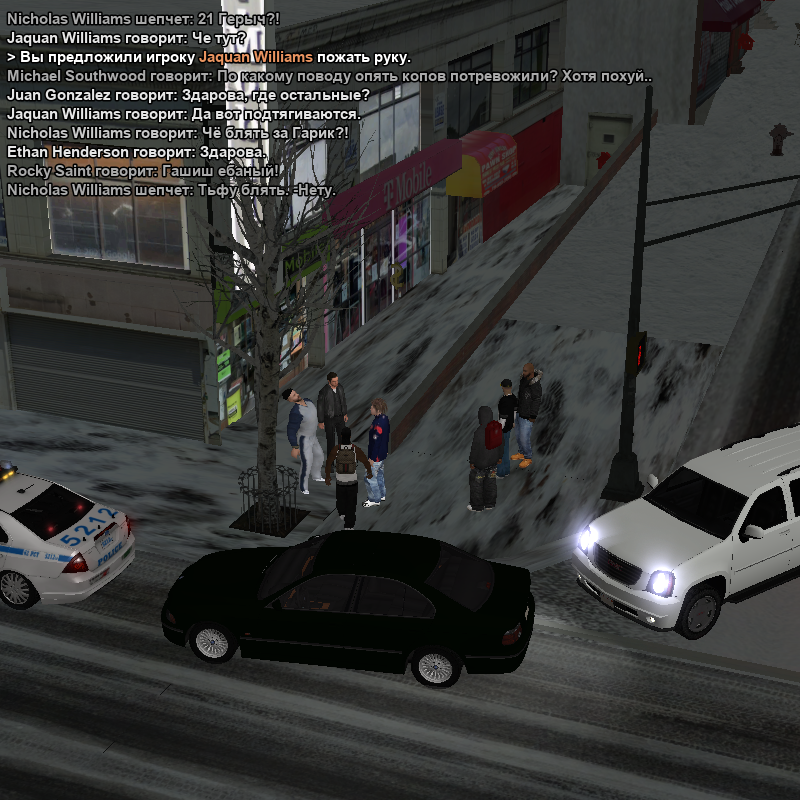The height and width of the screenshot is (800, 800).
Task: Click Juan Gonzalez's chat message line
Action: click(188, 95)
